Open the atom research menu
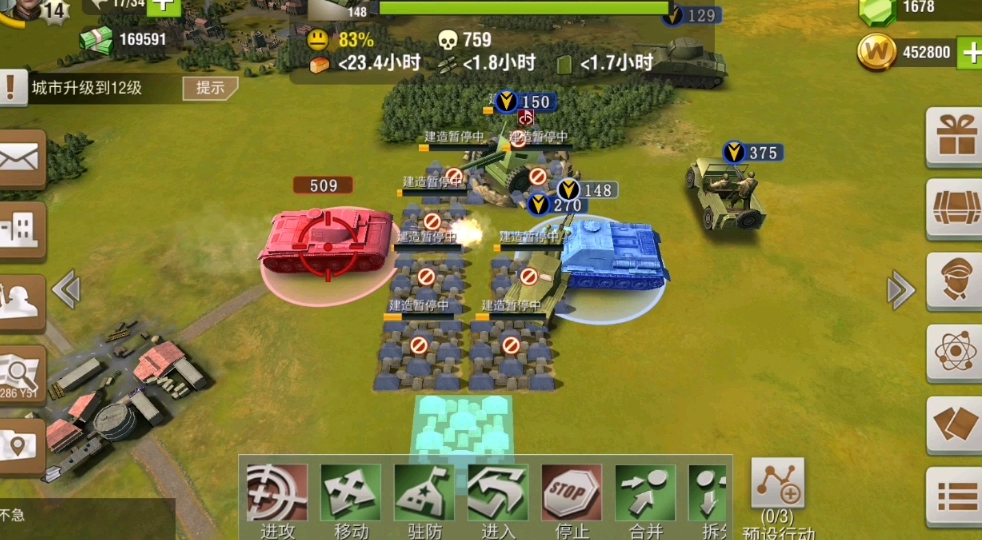This screenshot has width=982, height=540. point(955,352)
